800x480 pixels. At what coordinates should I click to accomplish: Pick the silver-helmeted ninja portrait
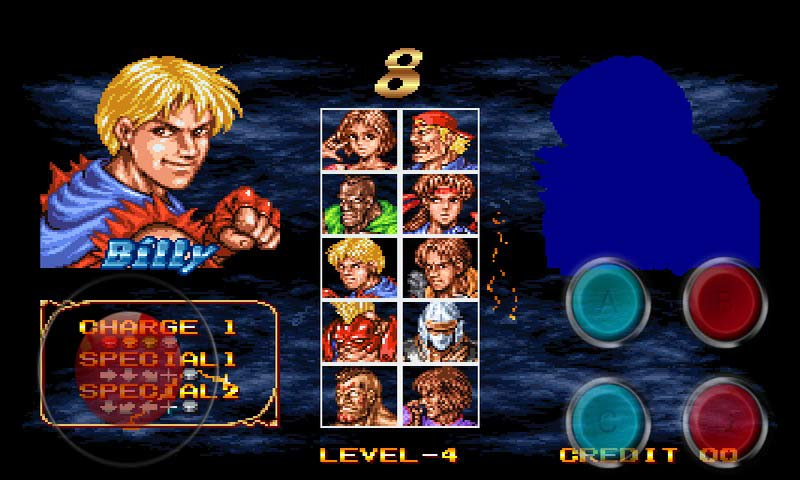440,332
